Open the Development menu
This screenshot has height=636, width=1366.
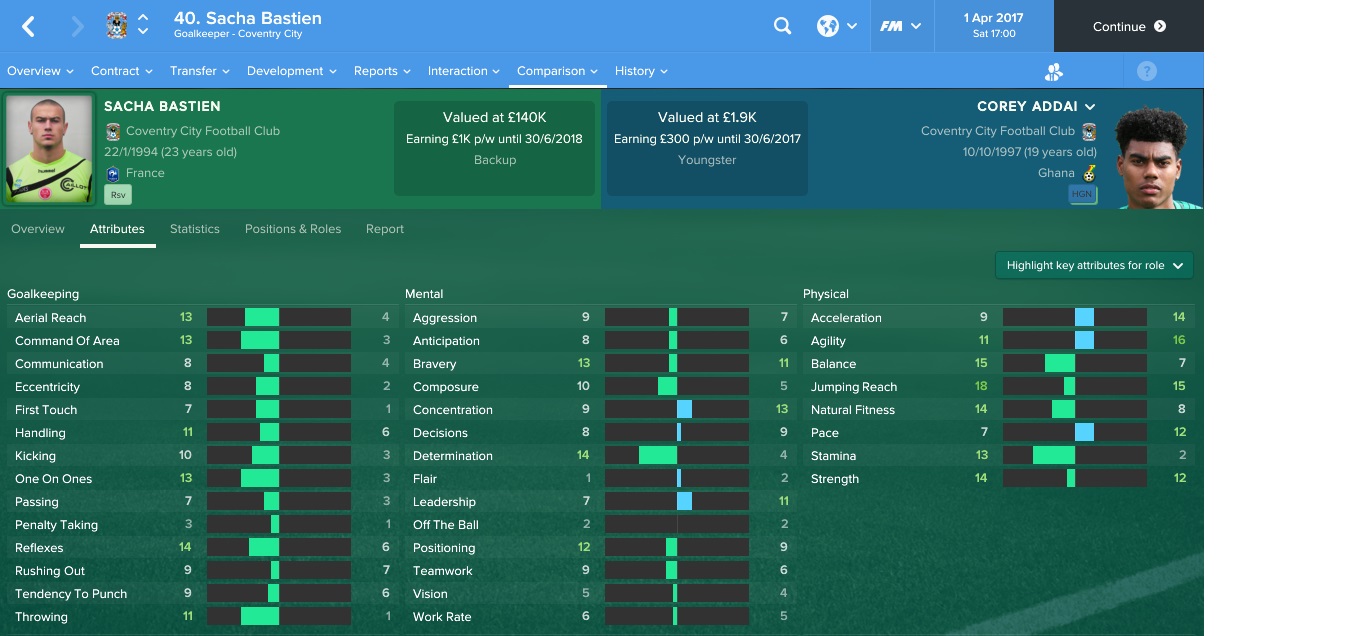291,71
